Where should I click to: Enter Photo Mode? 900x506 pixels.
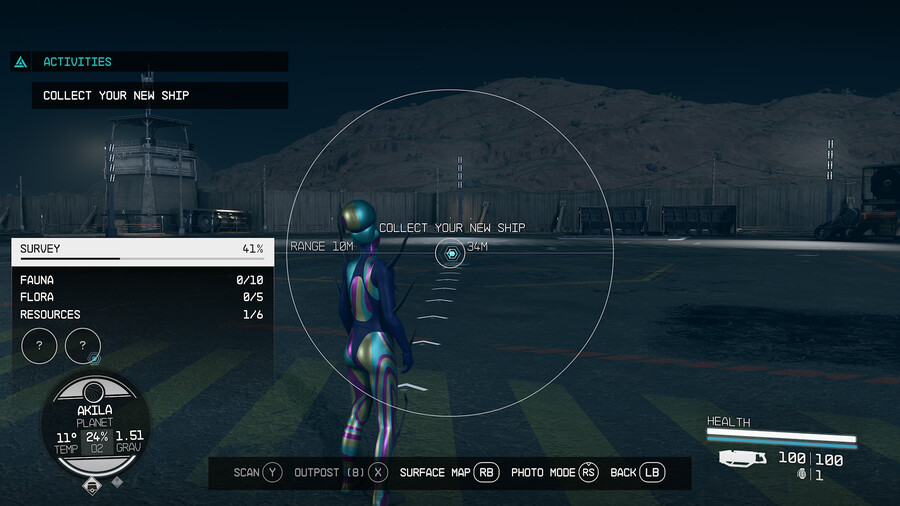click(554, 472)
